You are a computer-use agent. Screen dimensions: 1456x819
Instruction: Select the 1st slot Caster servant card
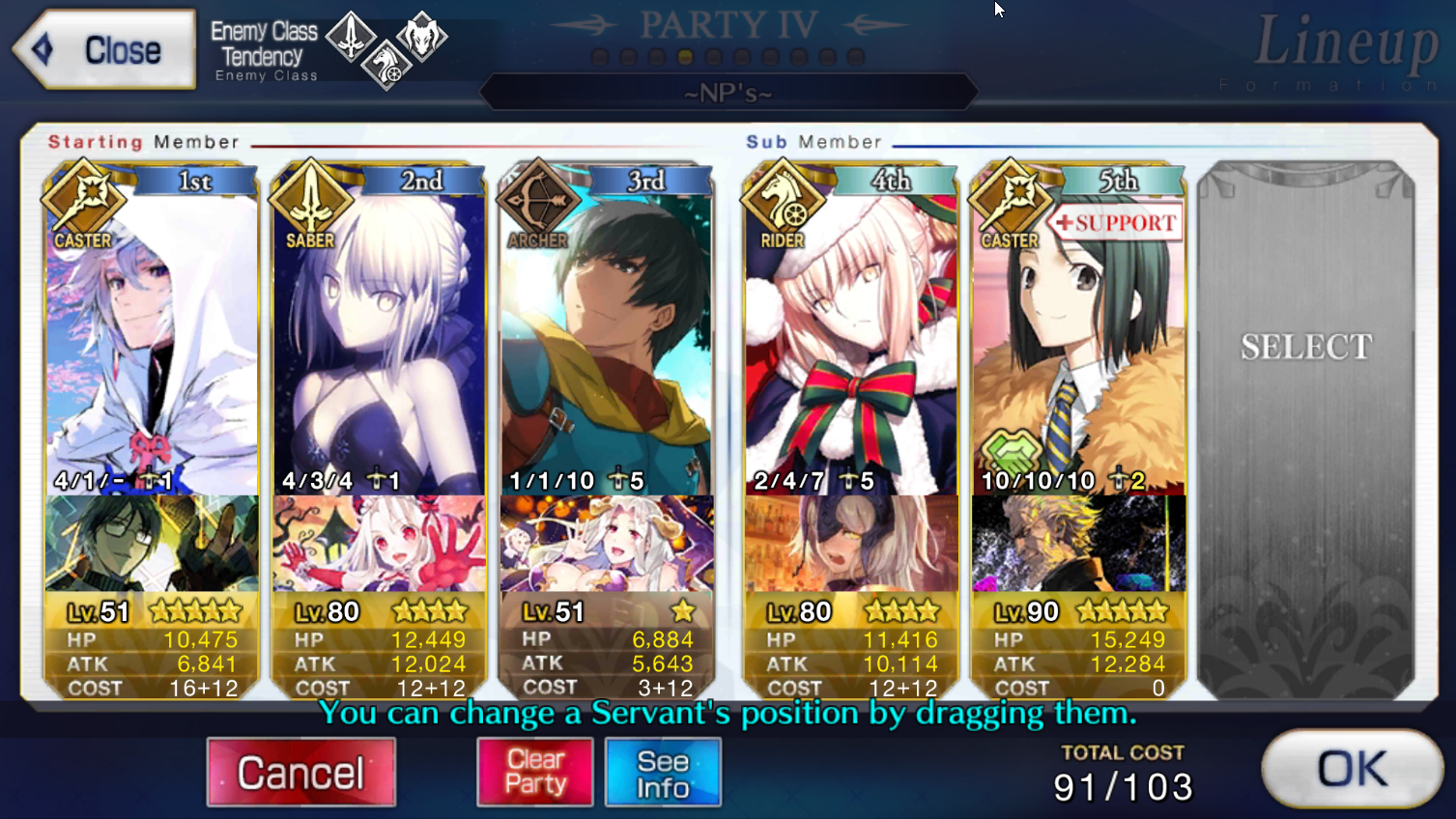(152, 338)
